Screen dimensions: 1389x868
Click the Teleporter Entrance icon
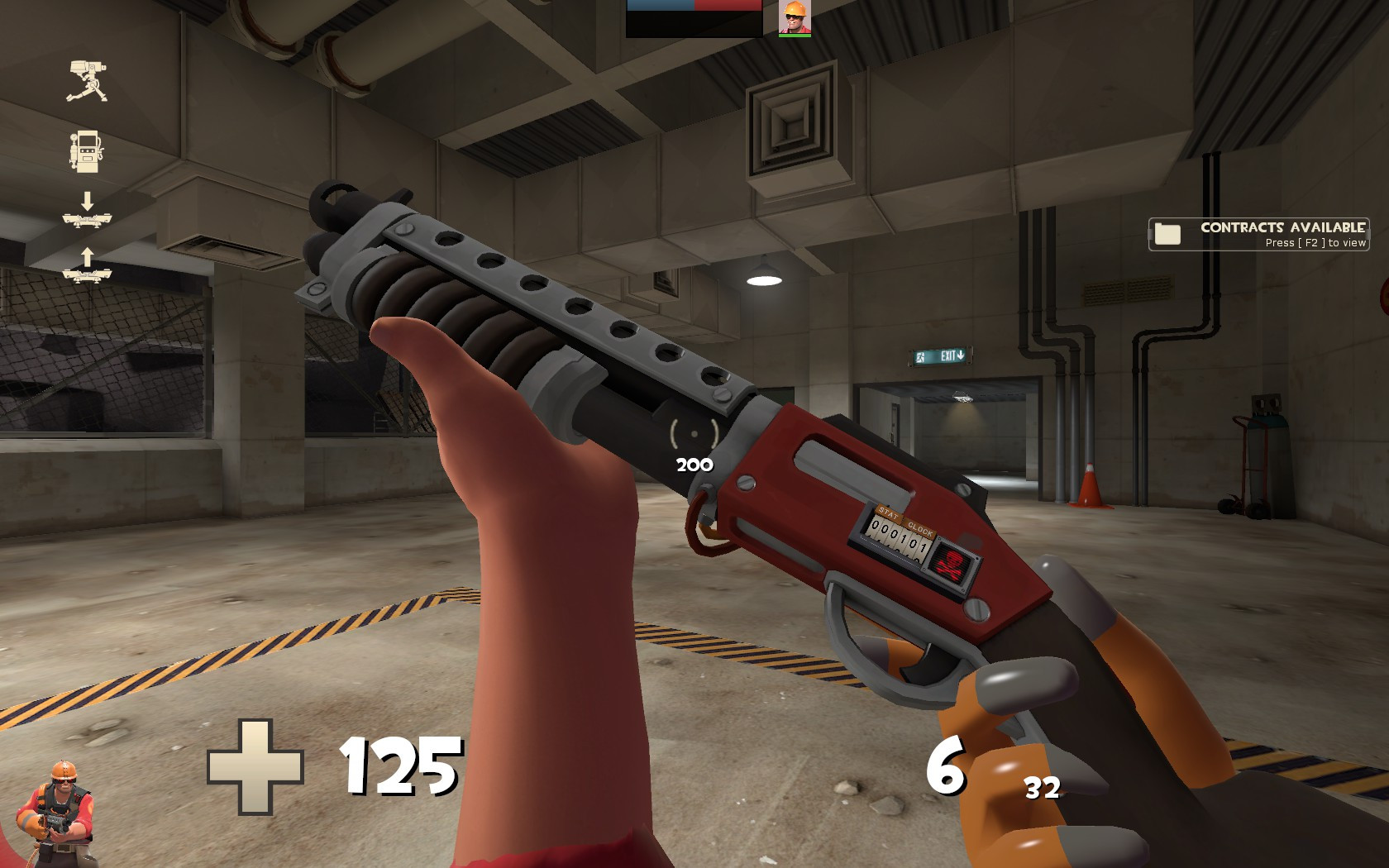(88, 219)
